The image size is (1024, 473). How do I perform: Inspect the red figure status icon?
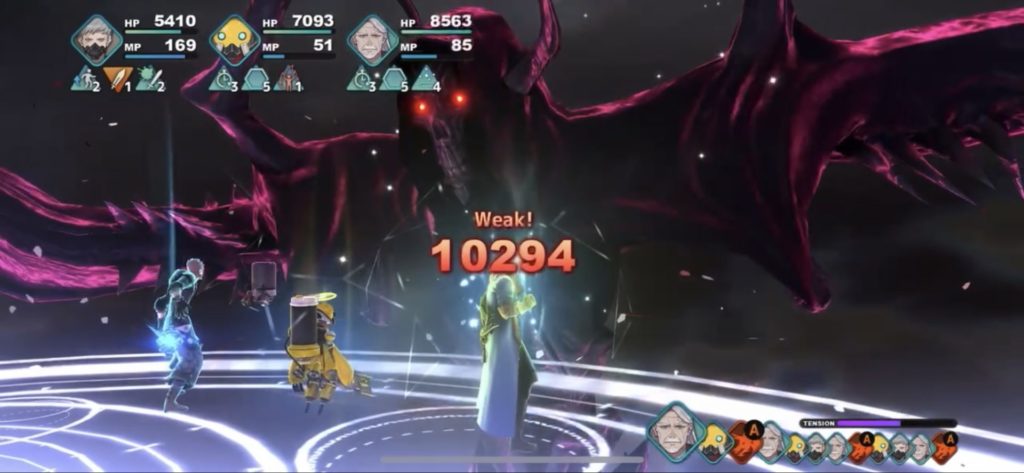[x=287, y=79]
